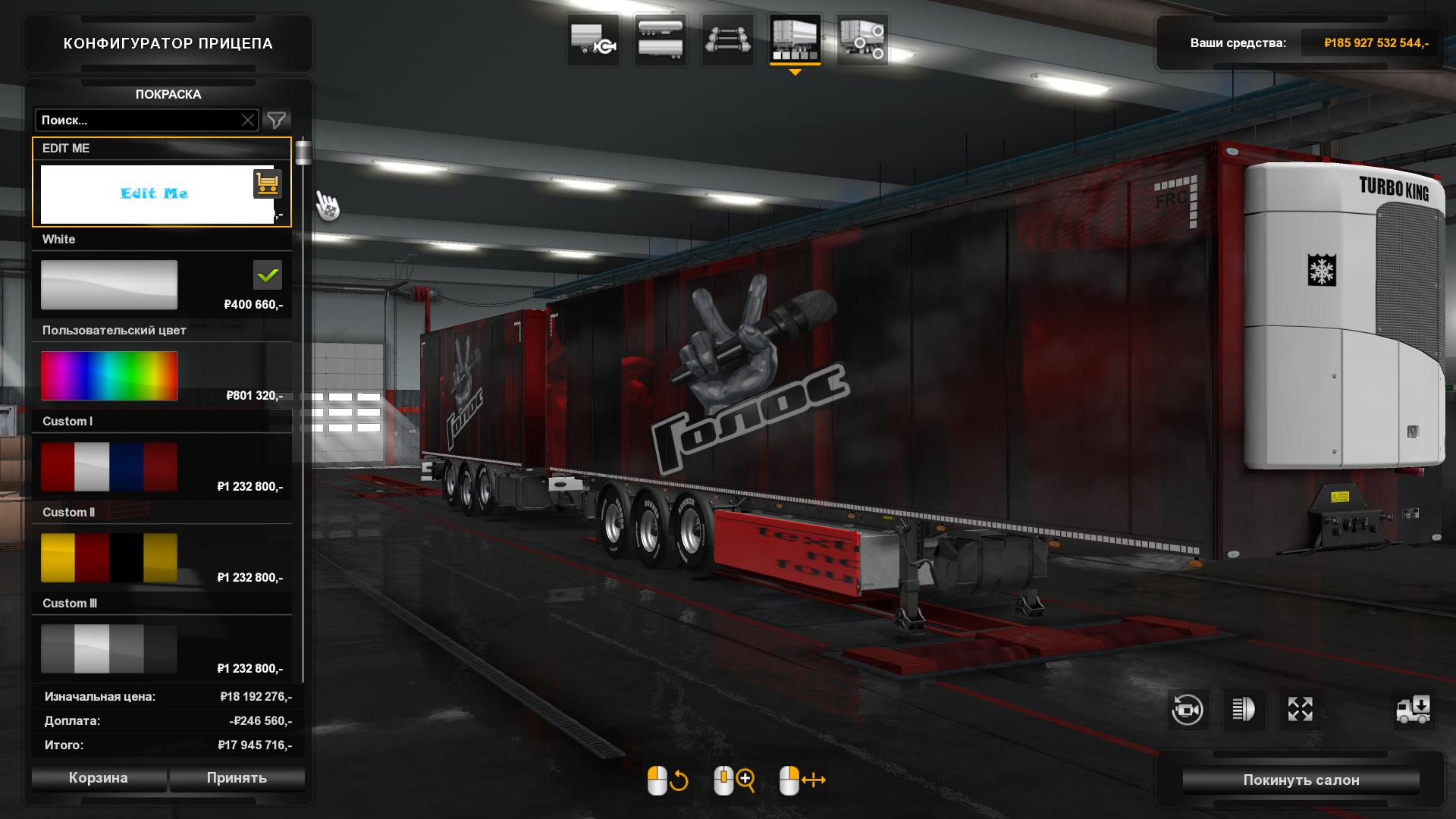Viewport: 1456px width, 819px height.
Task: Switch to the trailer swap tab
Action: 594,40
